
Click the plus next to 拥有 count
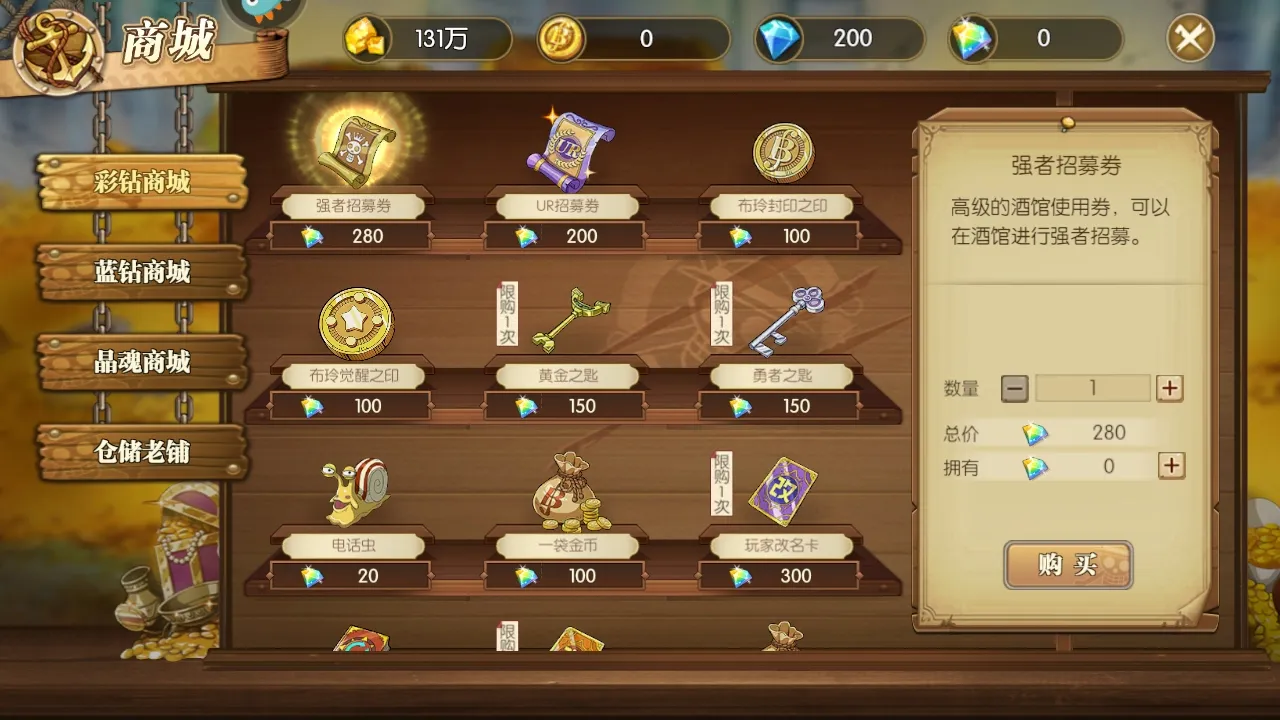click(x=1170, y=466)
